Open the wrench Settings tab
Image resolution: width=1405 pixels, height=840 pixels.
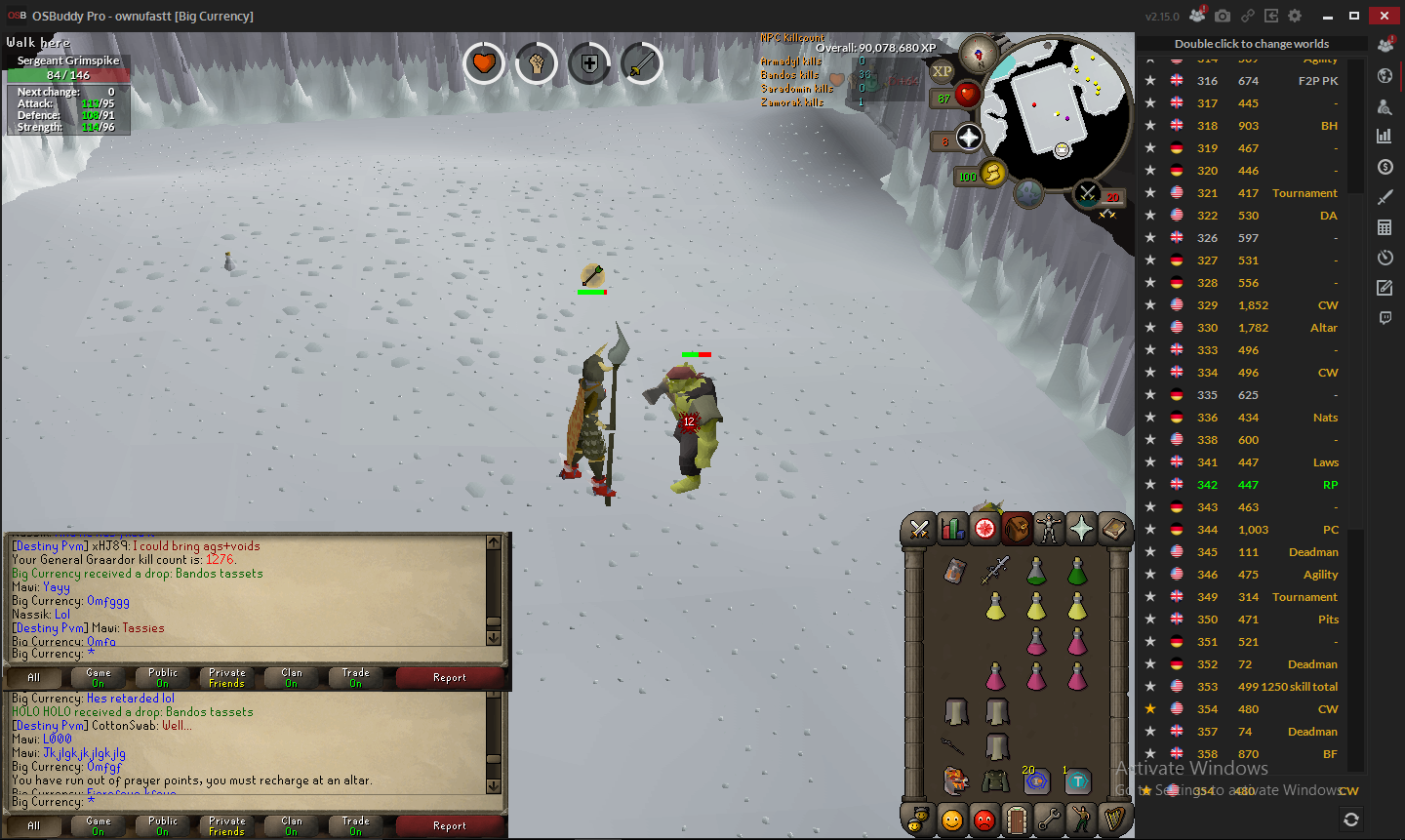tap(1049, 820)
